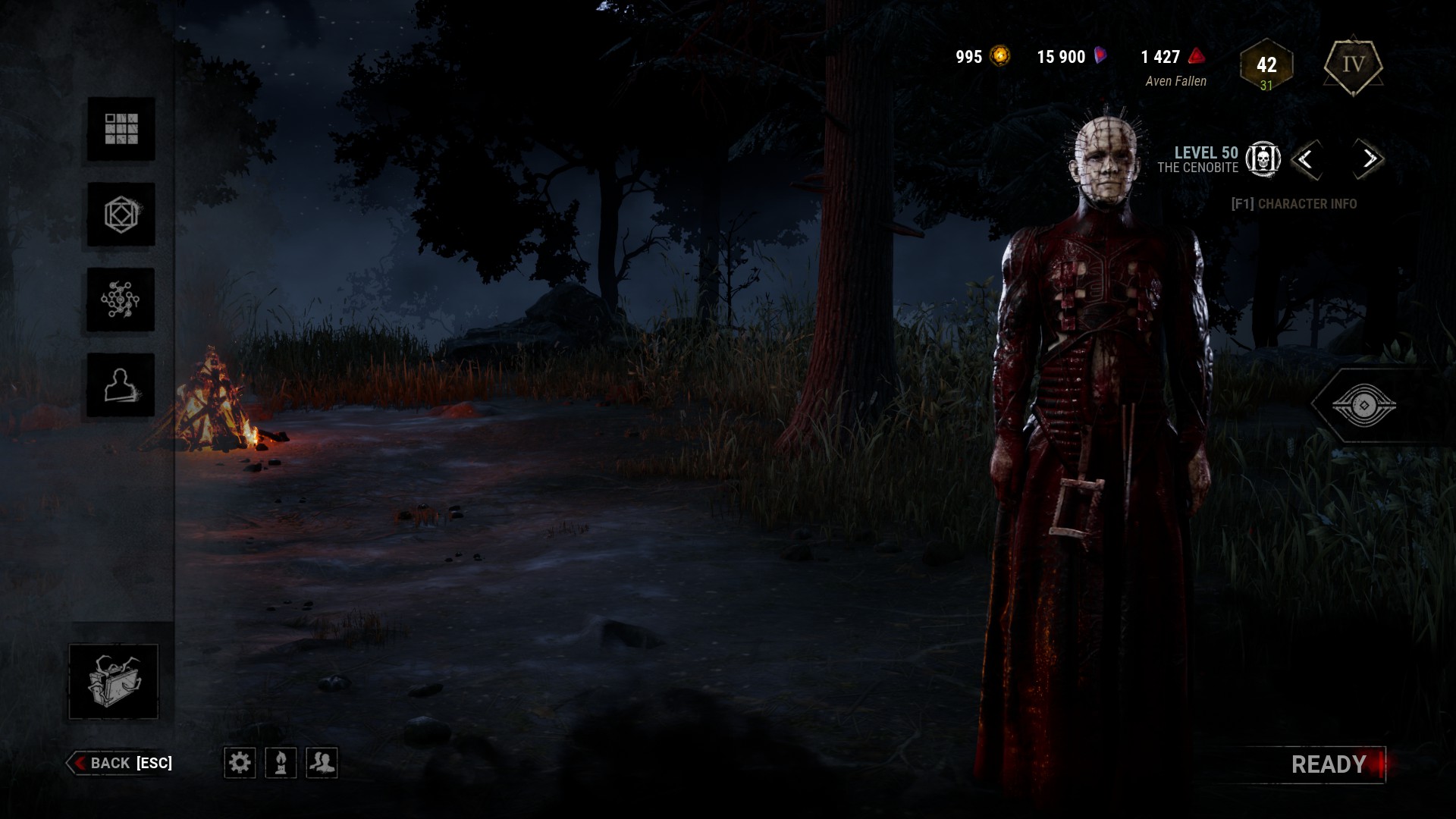Click the player level 42 badge
The height and width of the screenshot is (819, 1456).
[x=1266, y=67]
